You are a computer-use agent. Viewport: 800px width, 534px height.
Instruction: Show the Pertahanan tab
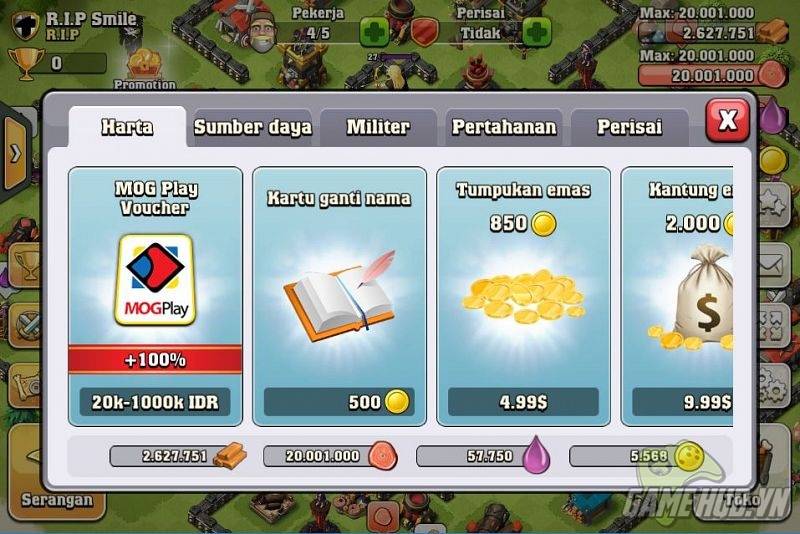click(503, 128)
